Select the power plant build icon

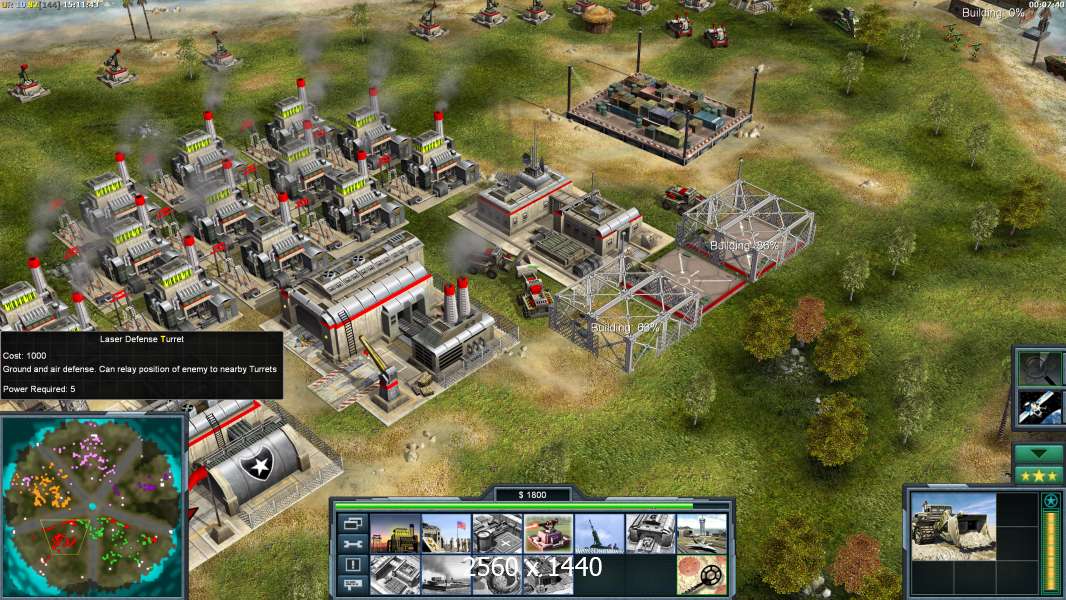395,534
